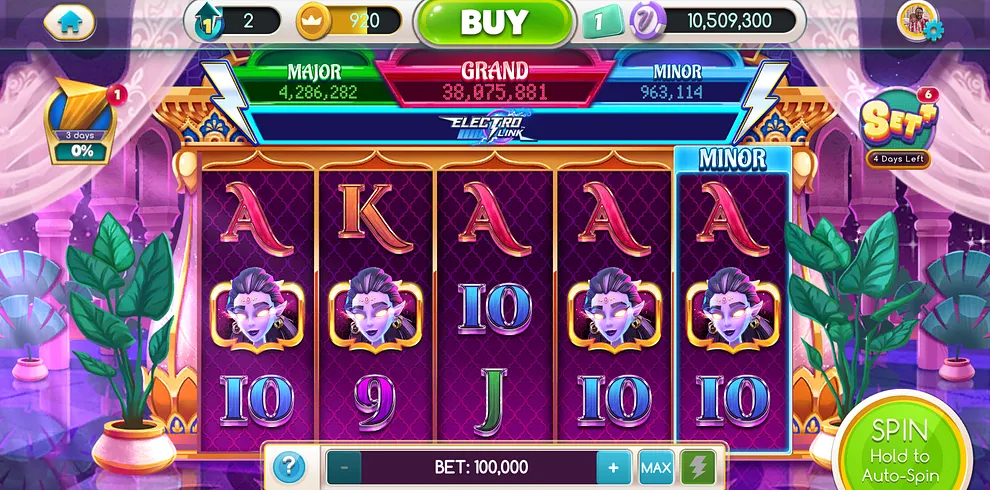The image size is (990, 490).
Task: Toggle the green lightning fast-spin button
Action: [697, 467]
